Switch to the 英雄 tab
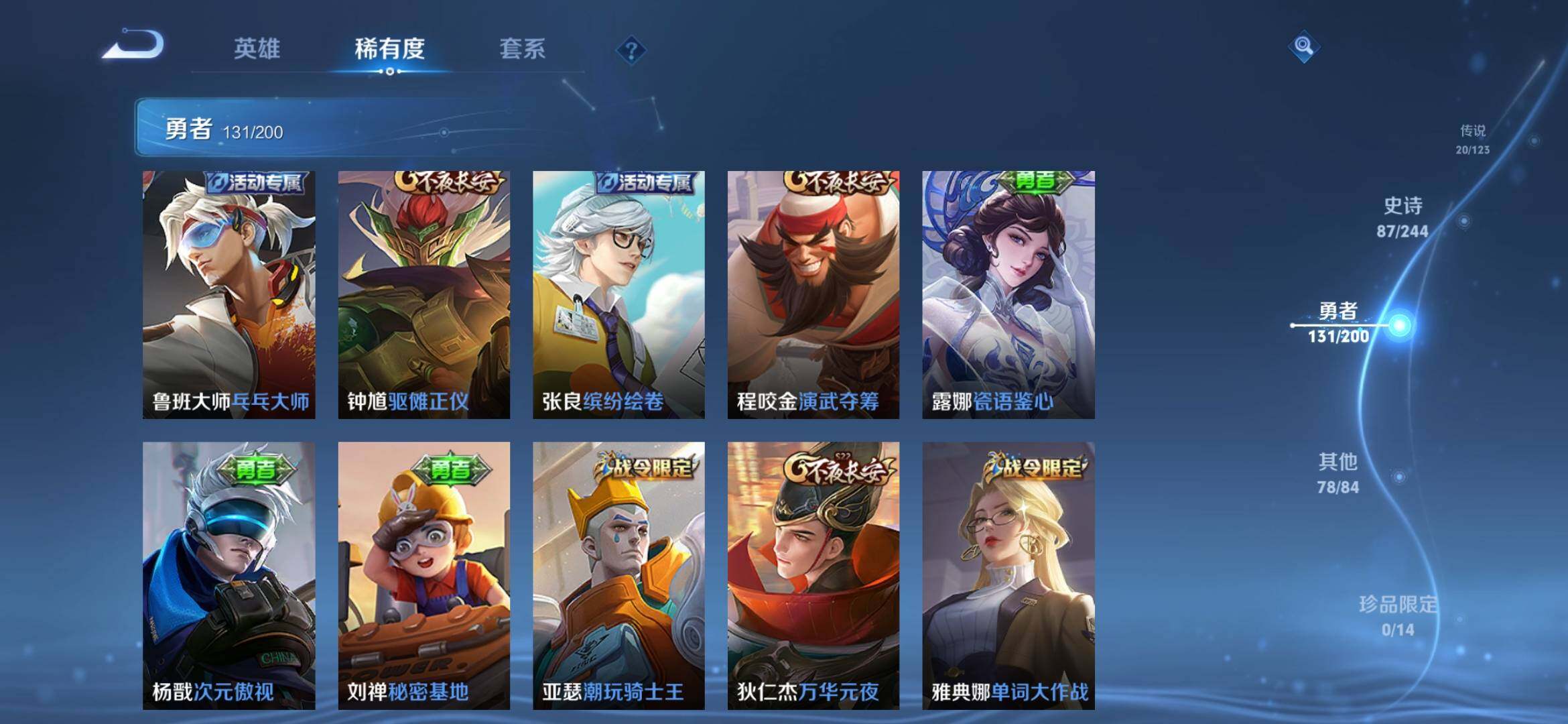The height and width of the screenshot is (724, 1568). point(257,49)
